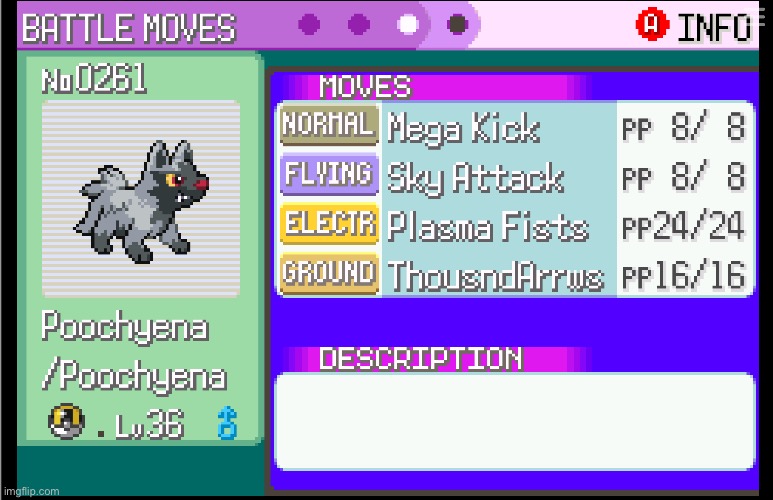
Task: Select the Mega Kick move
Action: tap(463, 128)
